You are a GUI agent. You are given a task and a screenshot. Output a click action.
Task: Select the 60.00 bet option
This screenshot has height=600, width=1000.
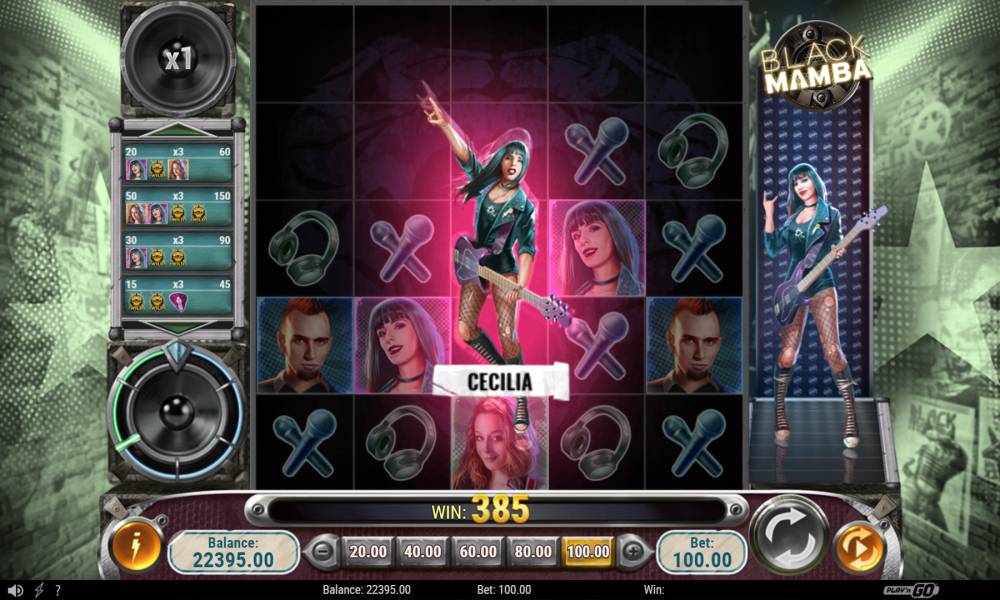coord(476,550)
